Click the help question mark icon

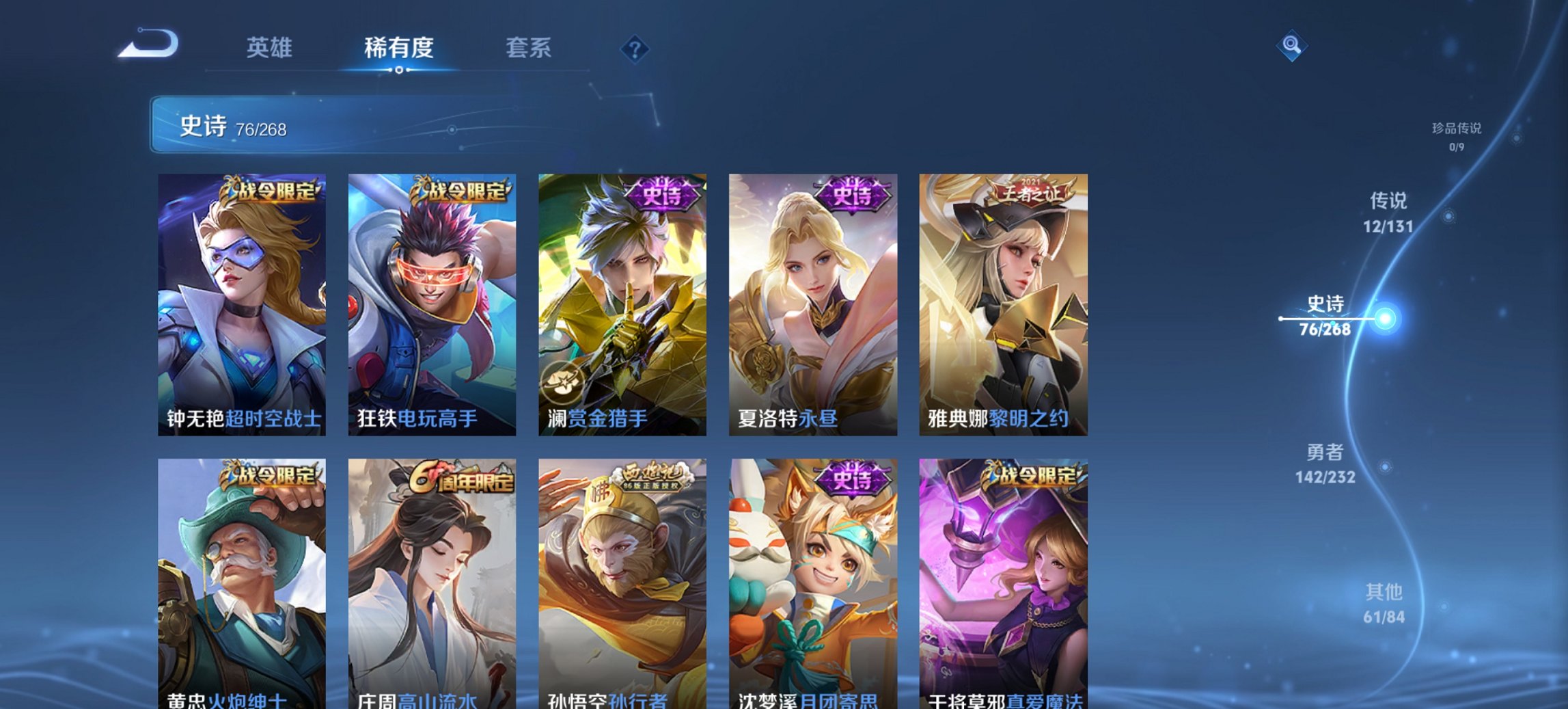point(632,48)
